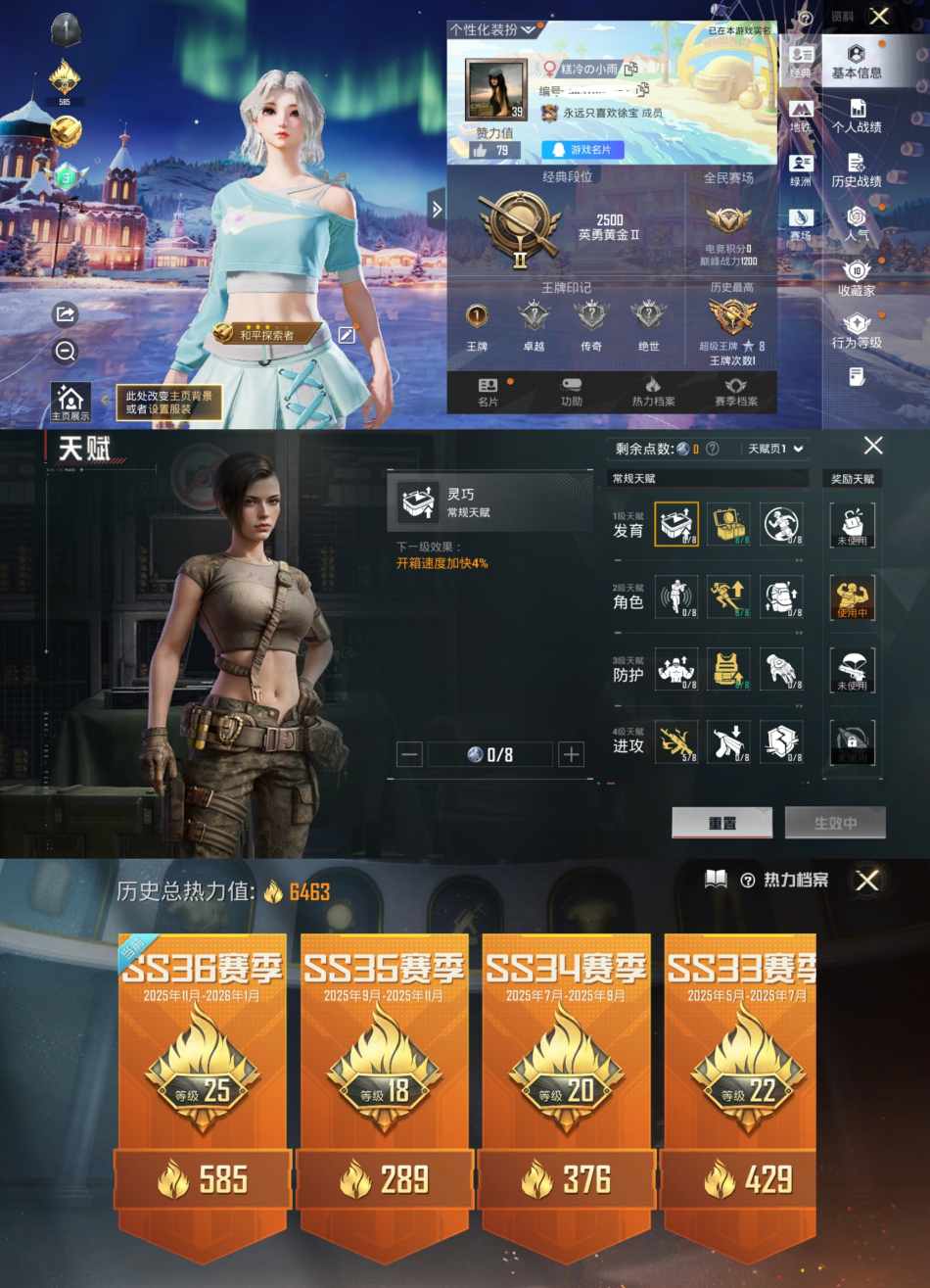The width and height of the screenshot is (930, 1288).
Task: Open the 个人战绩 personal stats tab
Action: pyautogui.click(x=856, y=116)
